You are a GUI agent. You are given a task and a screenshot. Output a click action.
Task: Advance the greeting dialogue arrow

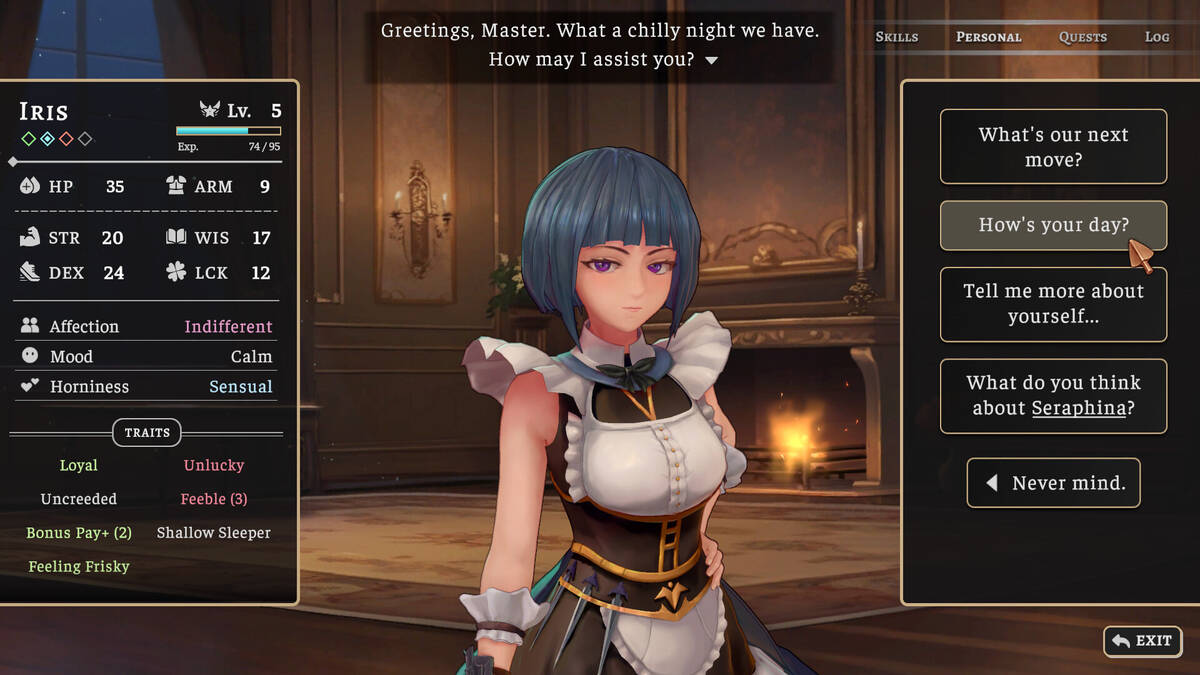pyautogui.click(x=711, y=60)
